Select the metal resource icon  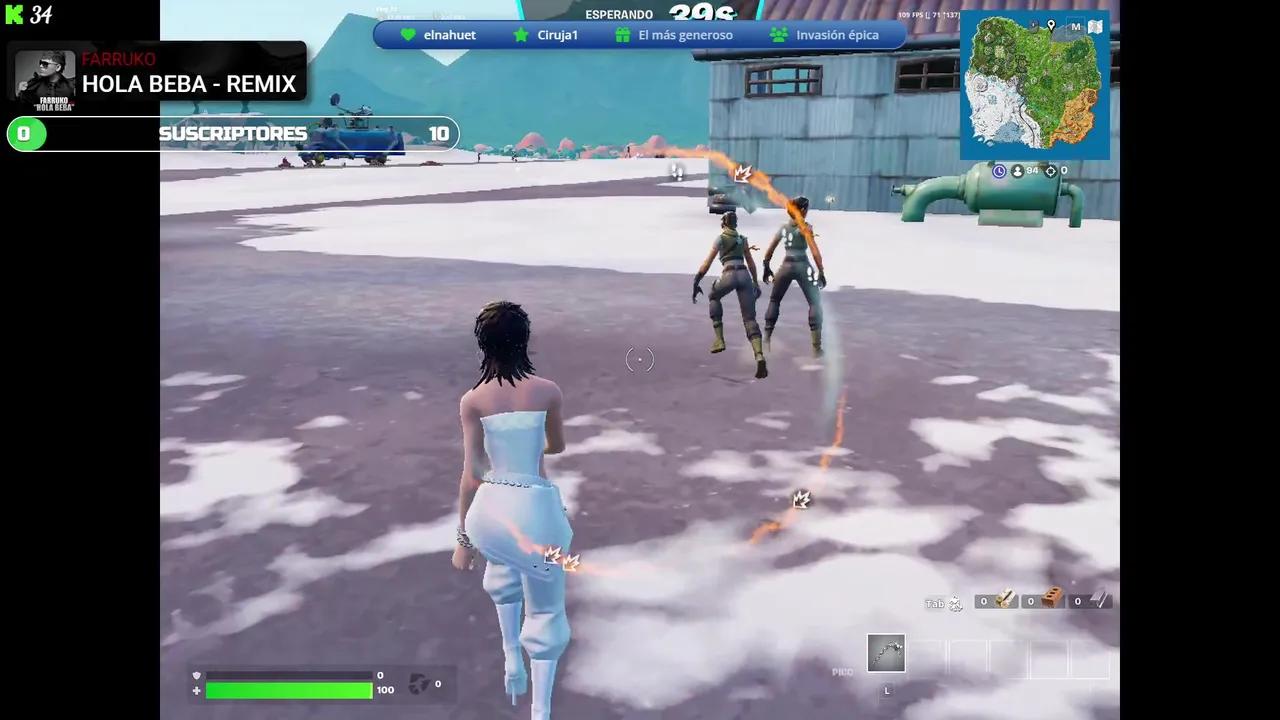pyautogui.click(x=1097, y=600)
